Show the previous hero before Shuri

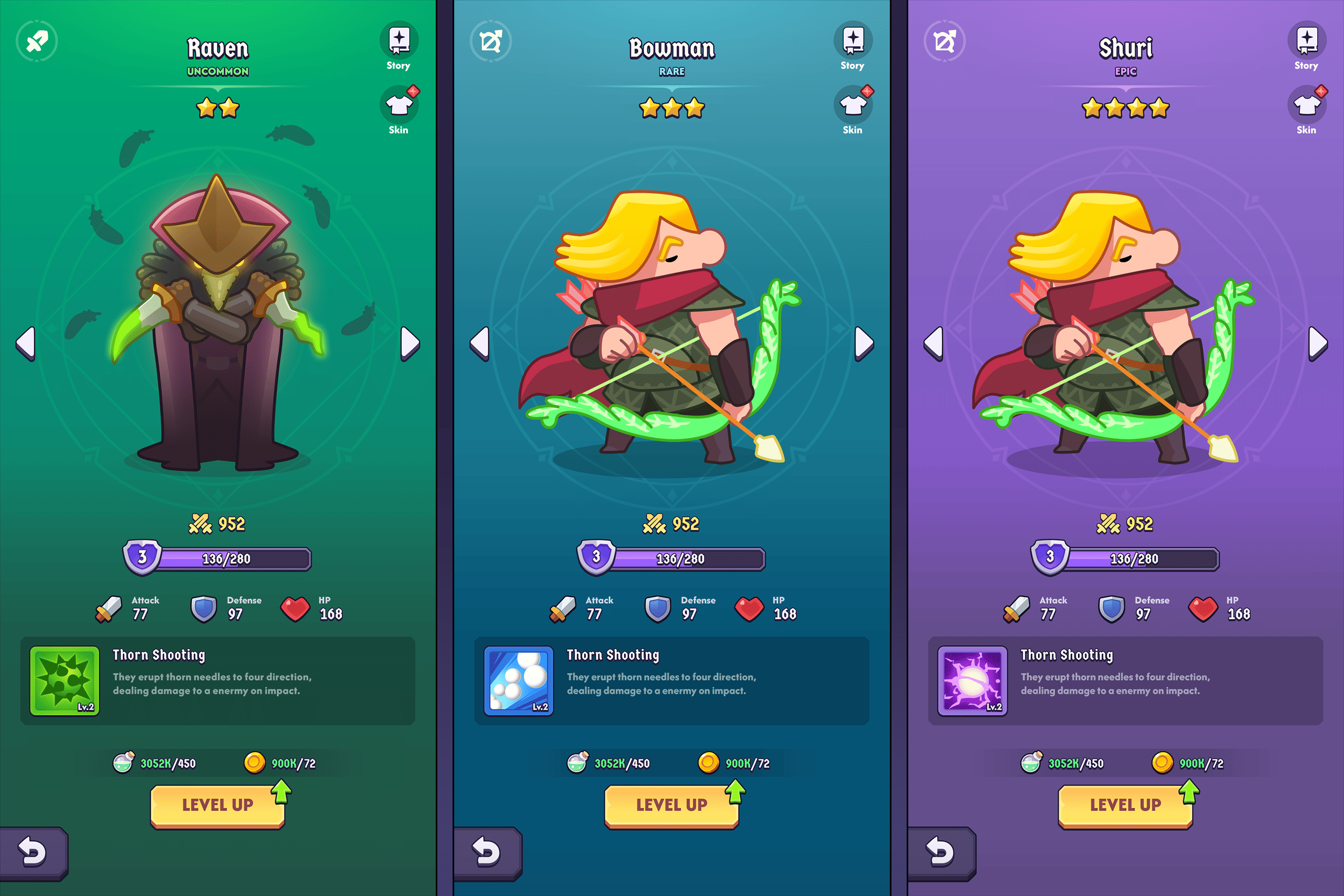click(934, 343)
